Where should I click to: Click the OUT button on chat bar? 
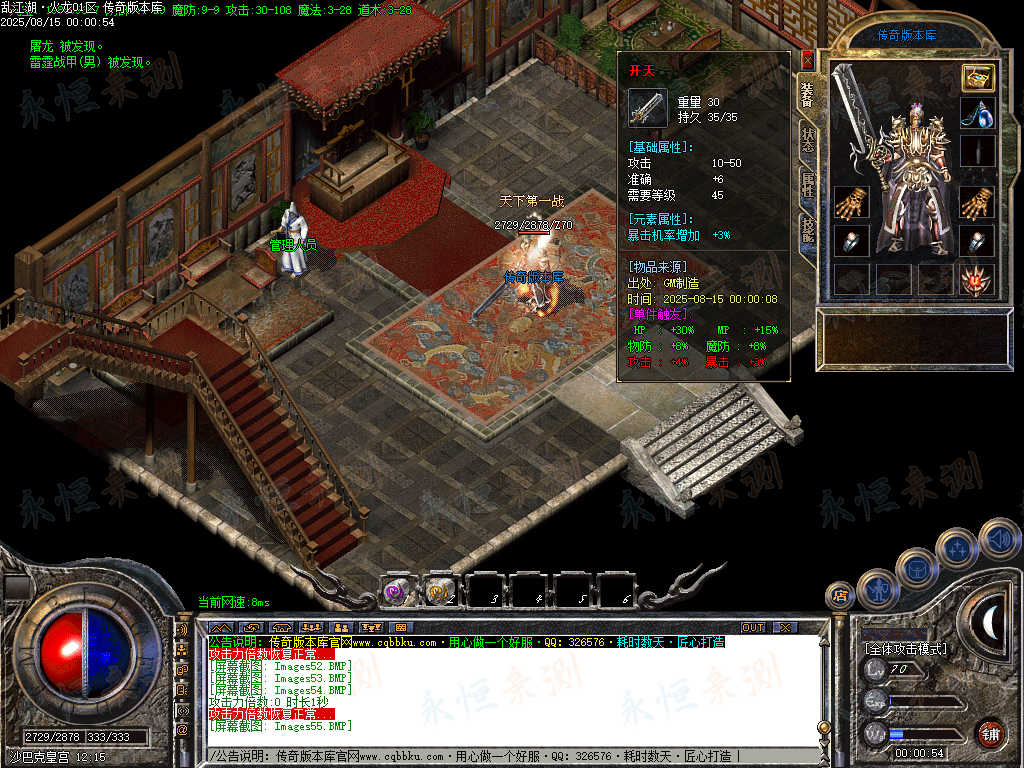[x=752, y=627]
